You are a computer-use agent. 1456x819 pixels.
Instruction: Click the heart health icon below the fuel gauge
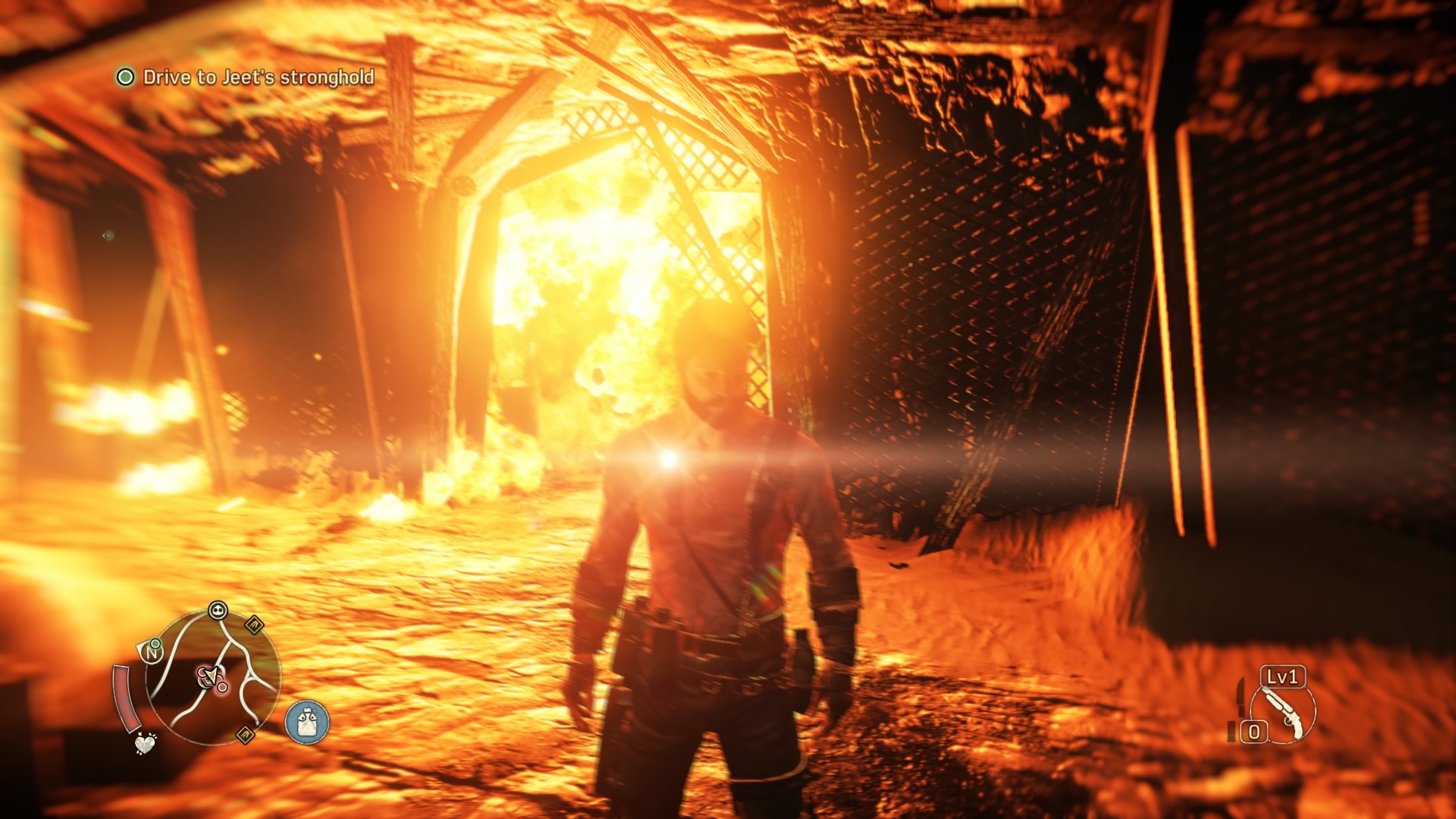tap(145, 745)
